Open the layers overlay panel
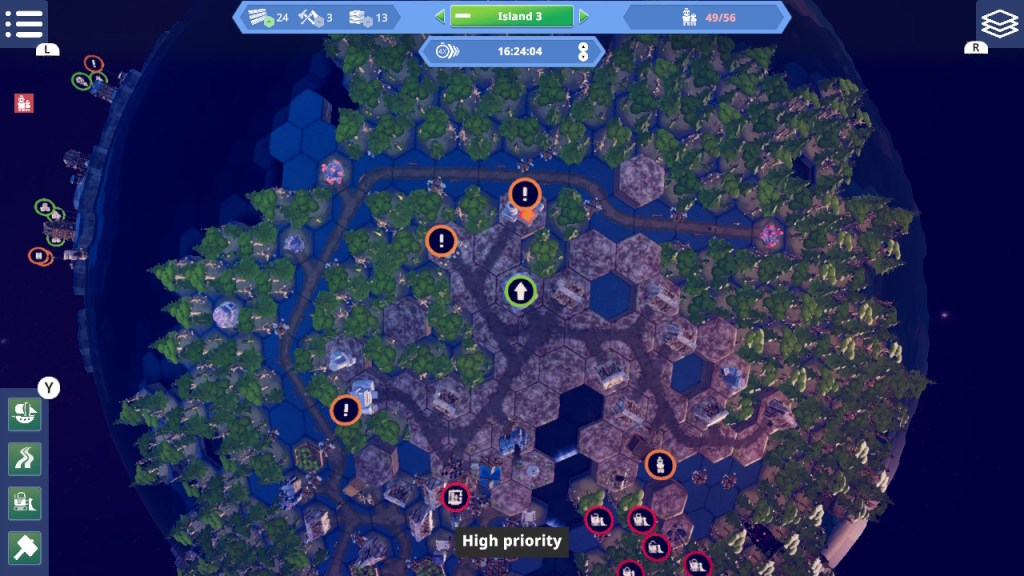 coord(999,23)
